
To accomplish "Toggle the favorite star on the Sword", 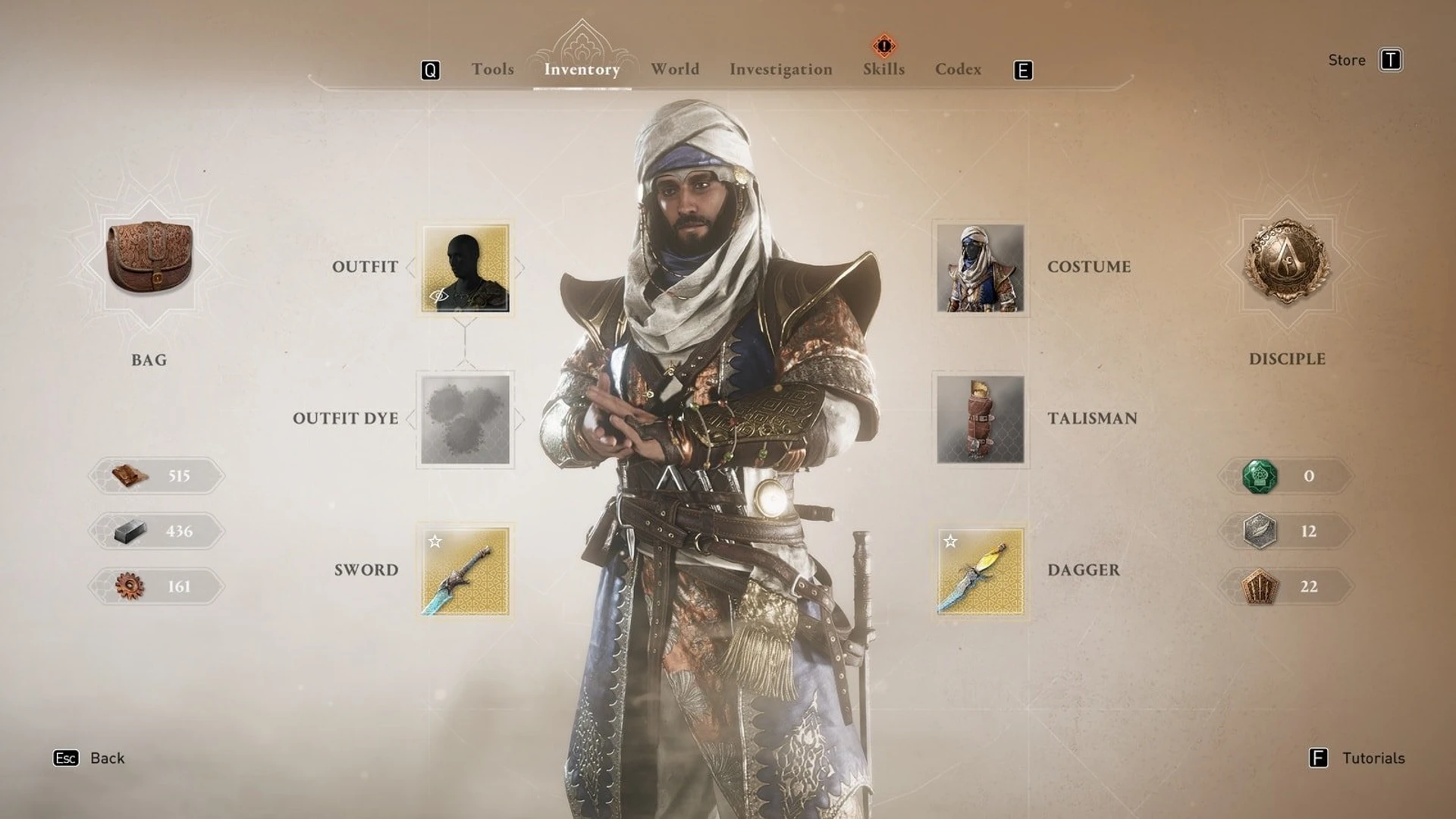I will pos(434,541).
